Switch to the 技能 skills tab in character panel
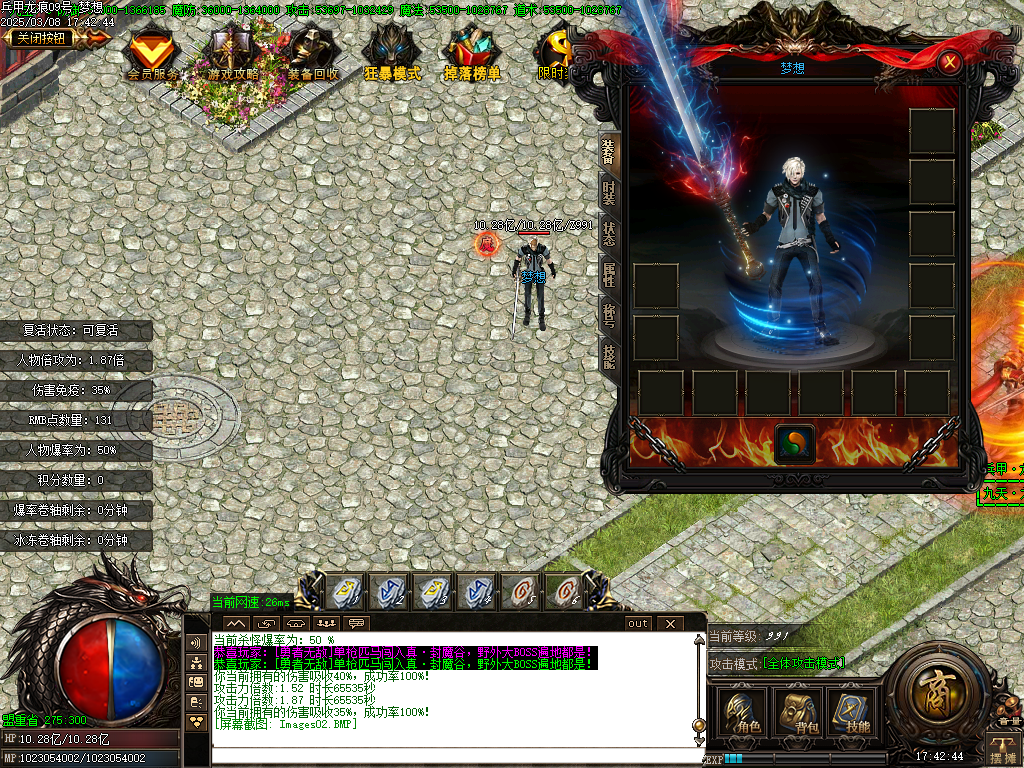The image size is (1024, 768). click(x=608, y=355)
